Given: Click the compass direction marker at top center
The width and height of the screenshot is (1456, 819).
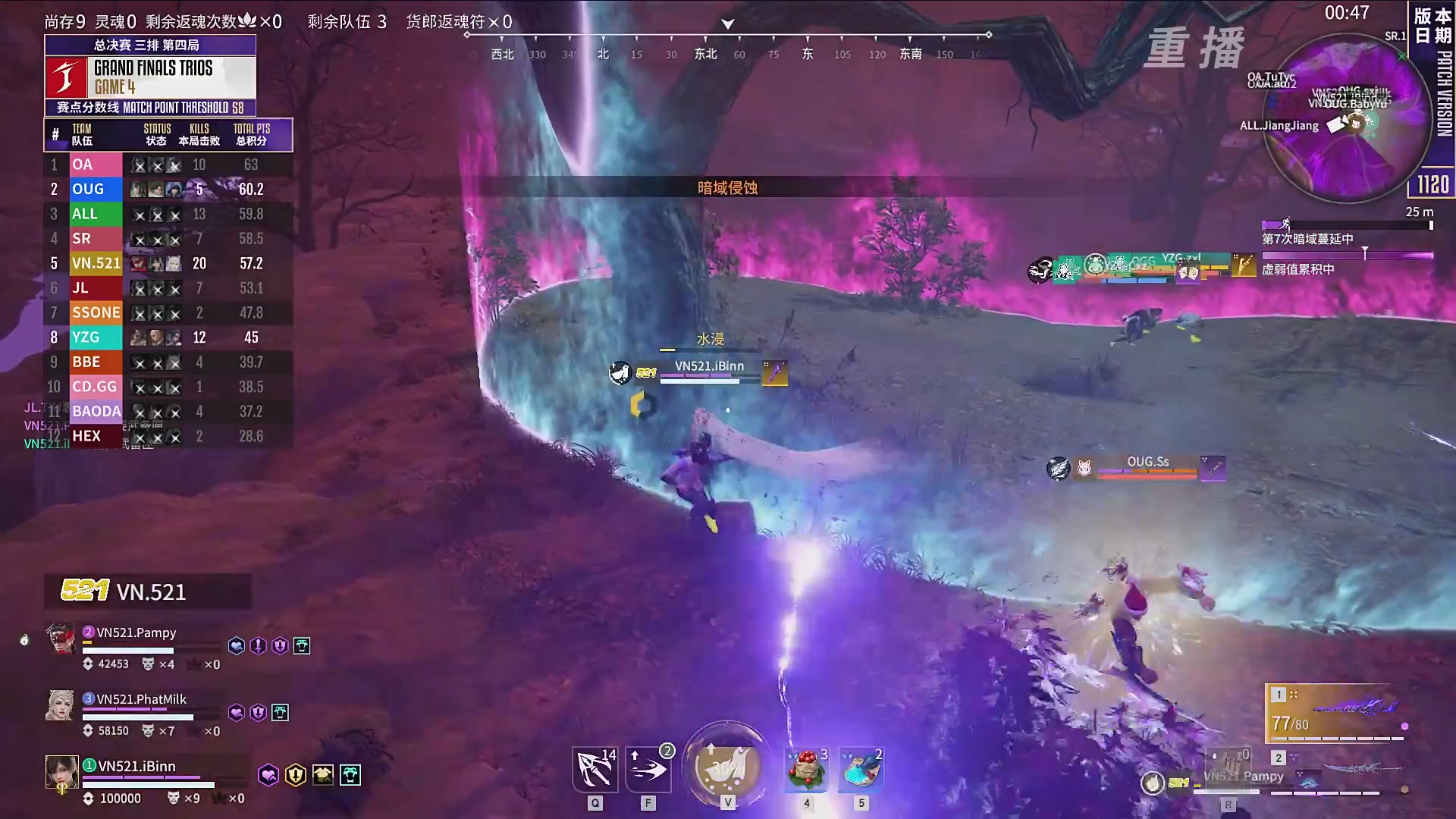Looking at the screenshot, I should point(726,23).
